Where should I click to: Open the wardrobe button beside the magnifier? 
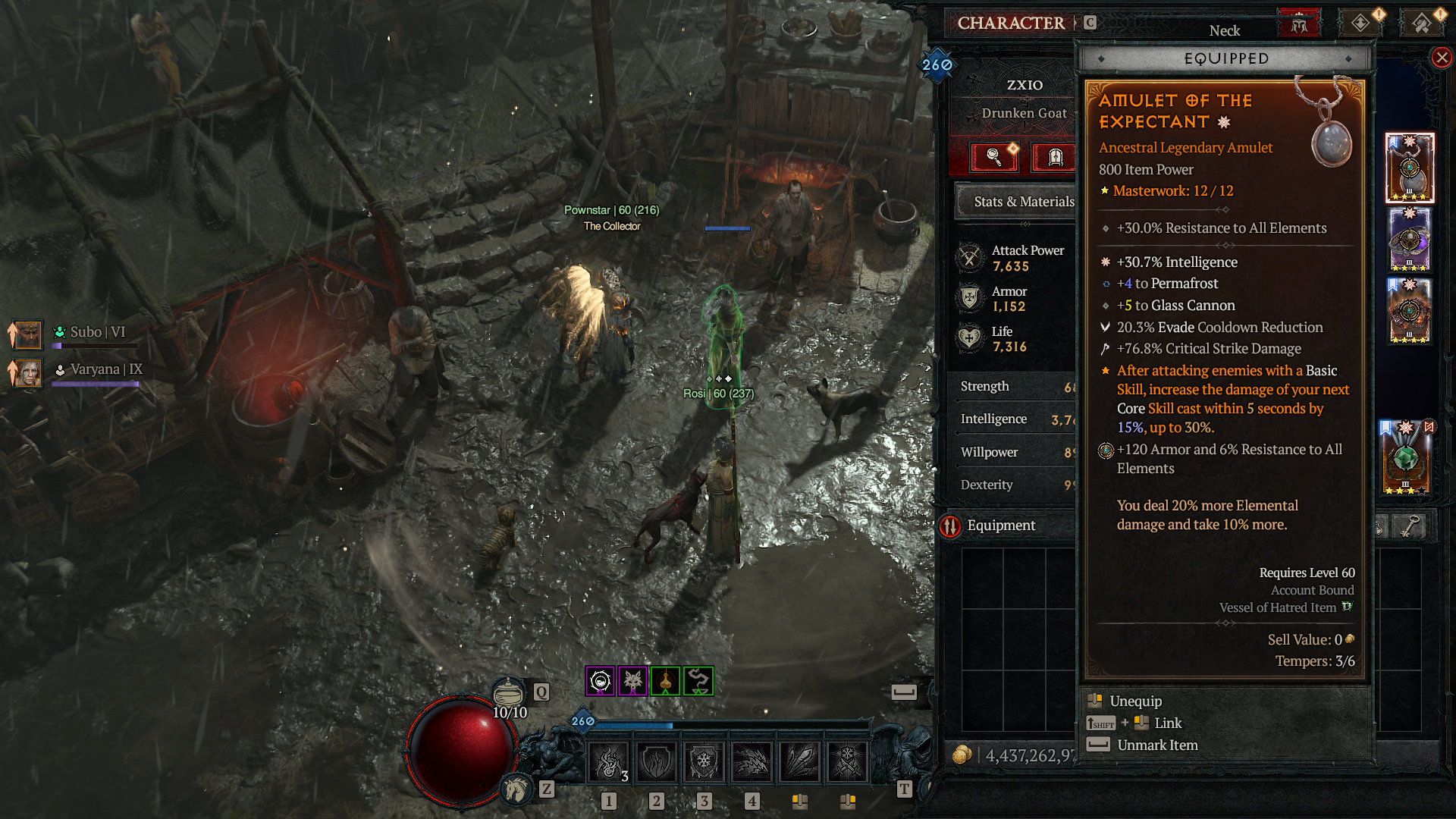pos(1054,157)
